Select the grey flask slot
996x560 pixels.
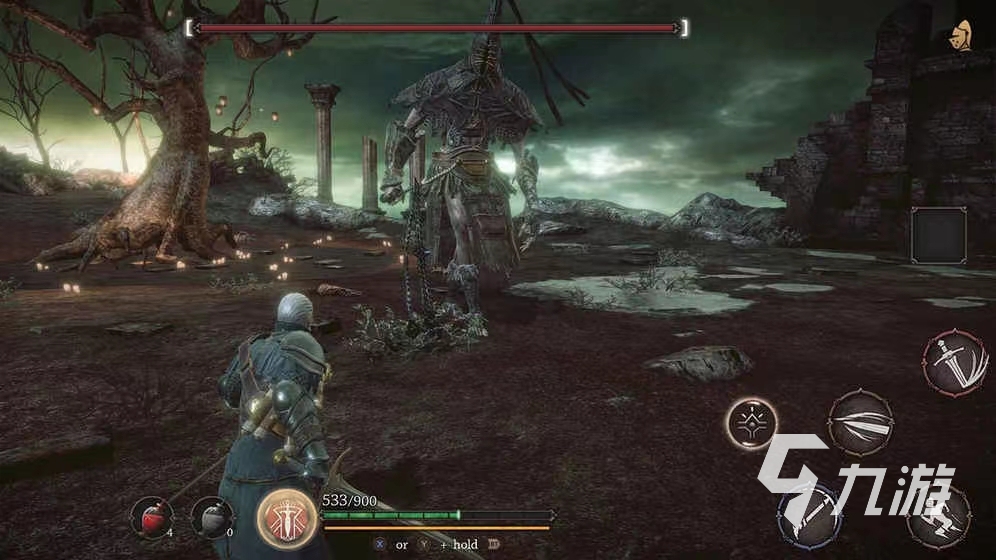(x=212, y=517)
